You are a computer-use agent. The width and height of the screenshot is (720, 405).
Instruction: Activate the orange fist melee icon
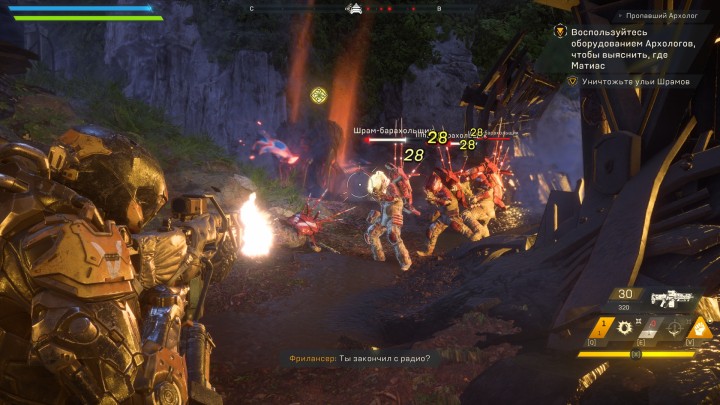pos(700,328)
